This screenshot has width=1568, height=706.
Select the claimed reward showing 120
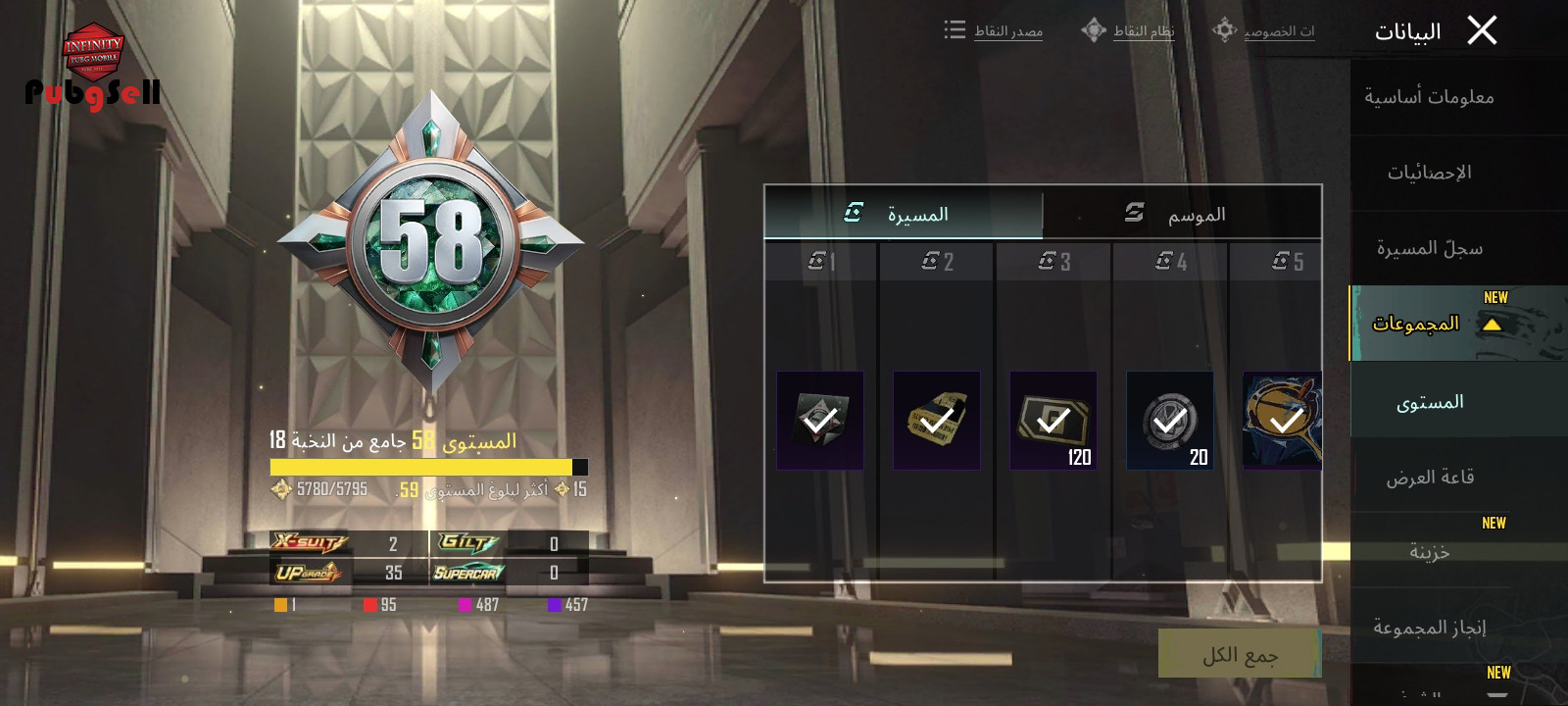click(1053, 420)
